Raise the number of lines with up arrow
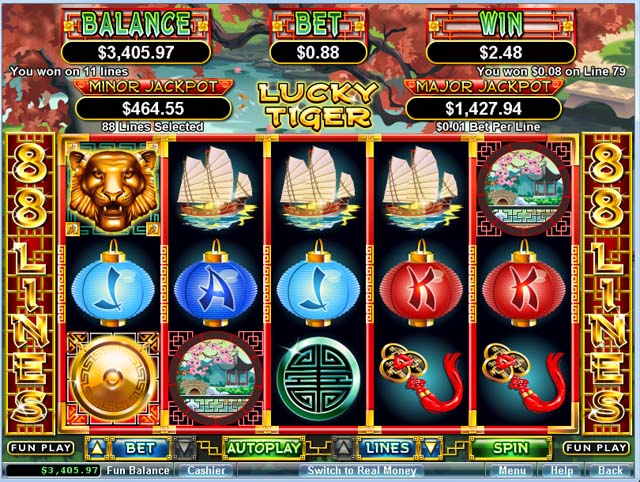The width and height of the screenshot is (640, 482). tap(343, 447)
